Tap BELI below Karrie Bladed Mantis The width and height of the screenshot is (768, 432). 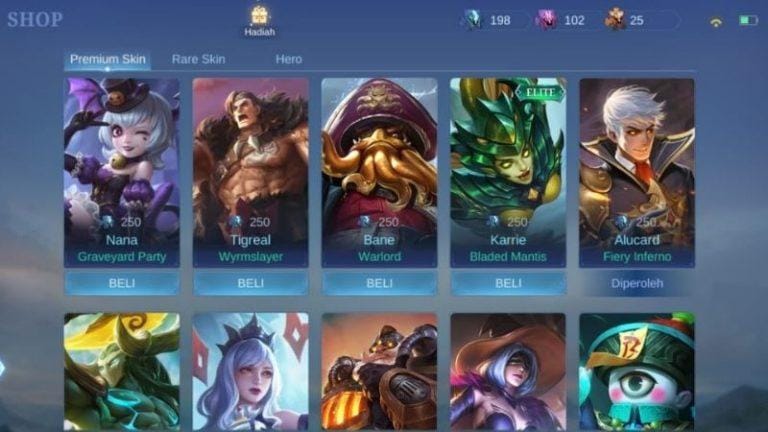pos(508,283)
